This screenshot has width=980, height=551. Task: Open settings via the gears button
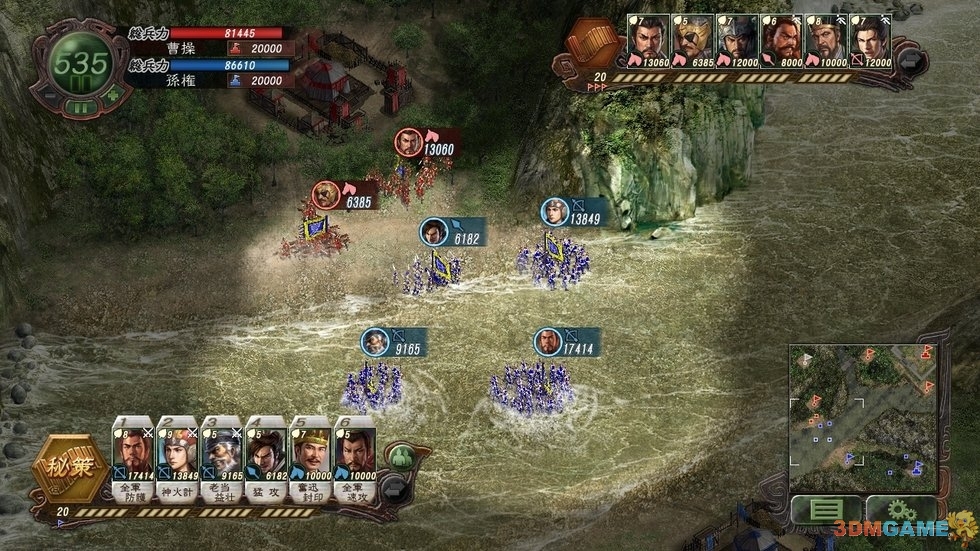(900, 511)
